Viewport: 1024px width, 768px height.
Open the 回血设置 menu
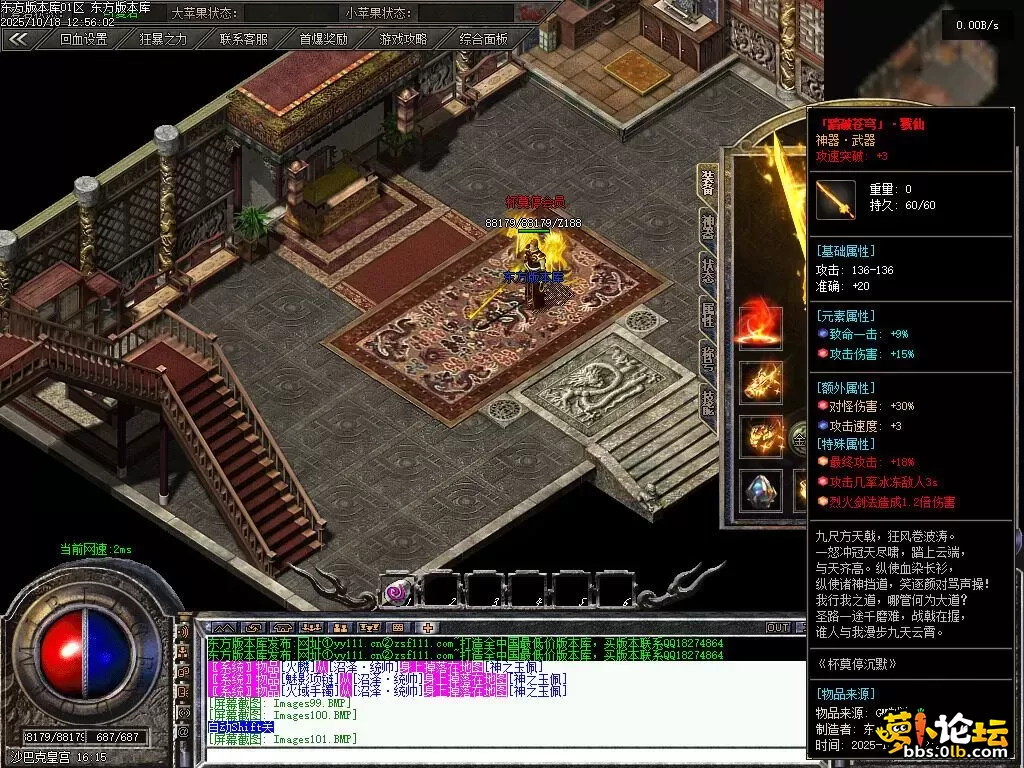(x=83, y=40)
